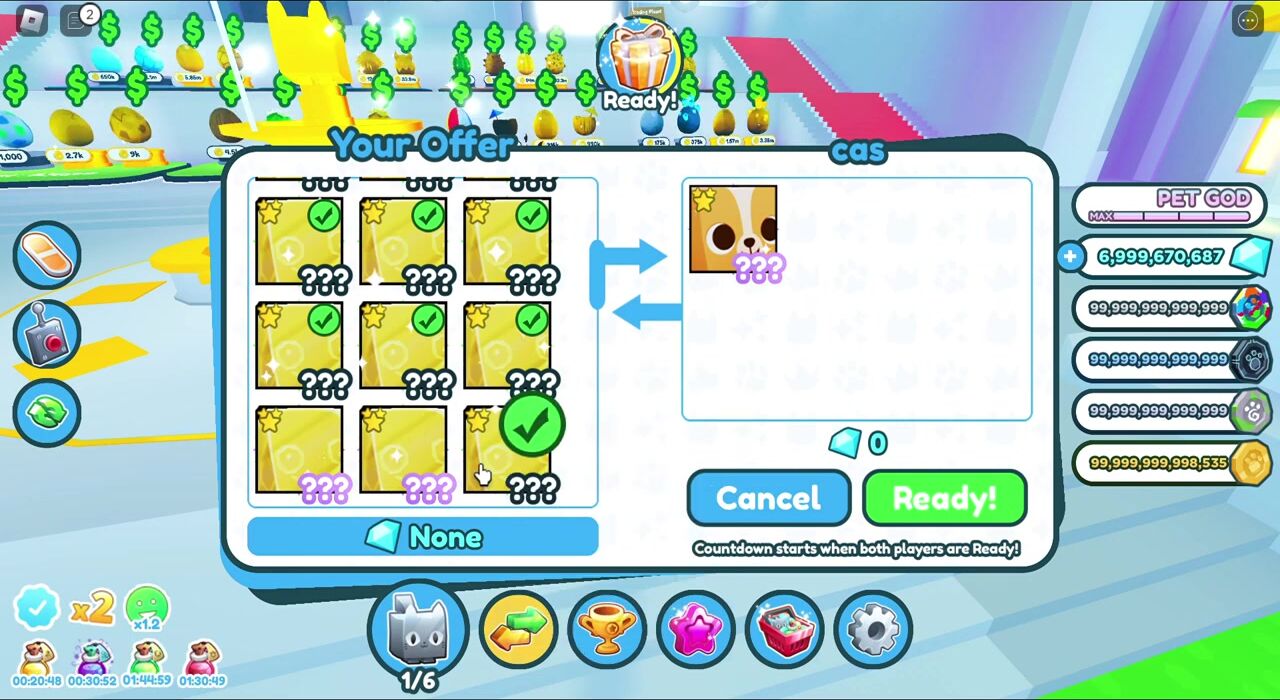Click the x2 boost icon

(x=92, y=607)
